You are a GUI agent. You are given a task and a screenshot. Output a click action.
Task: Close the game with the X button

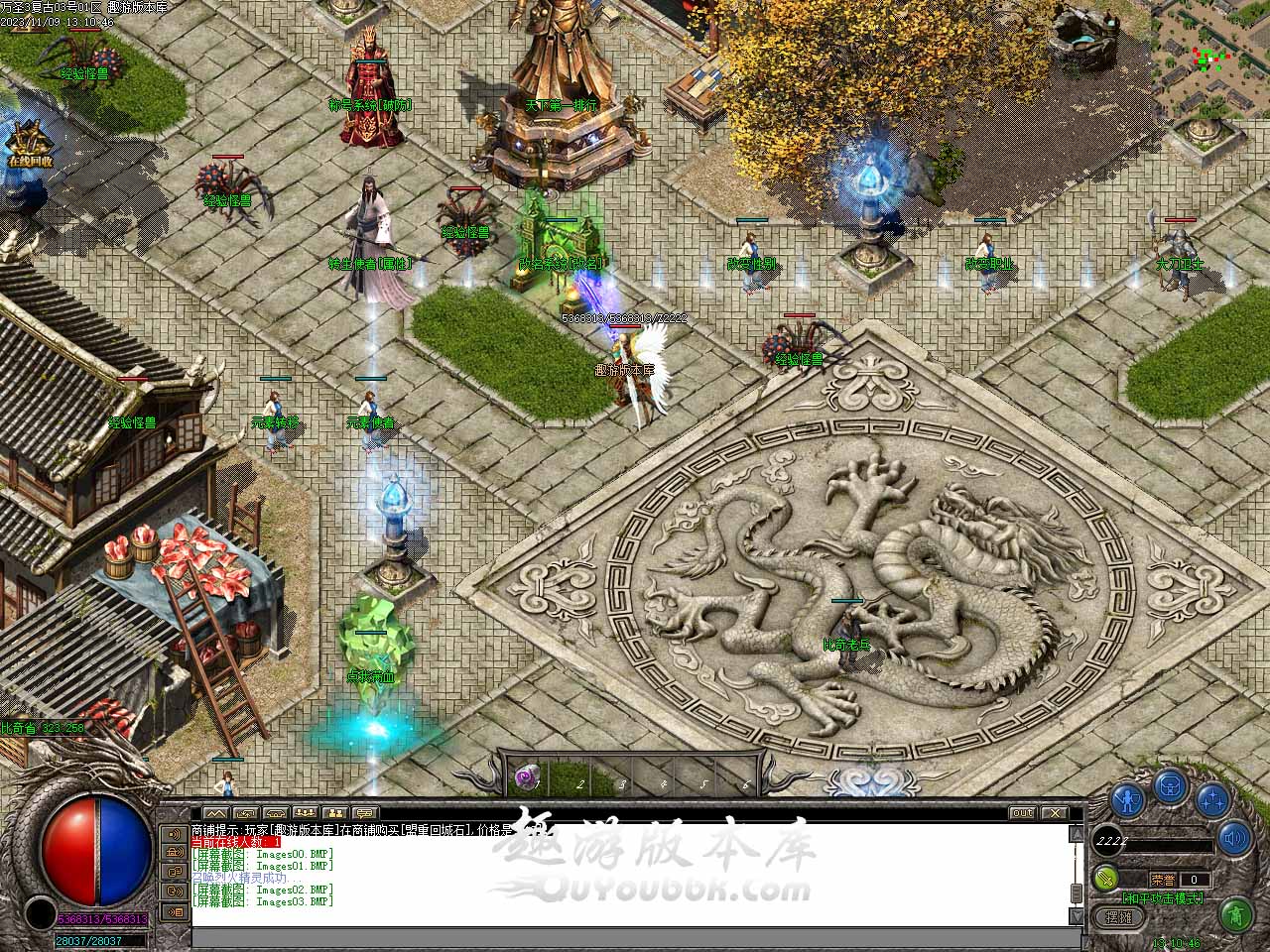click(x=1053, y=813)
